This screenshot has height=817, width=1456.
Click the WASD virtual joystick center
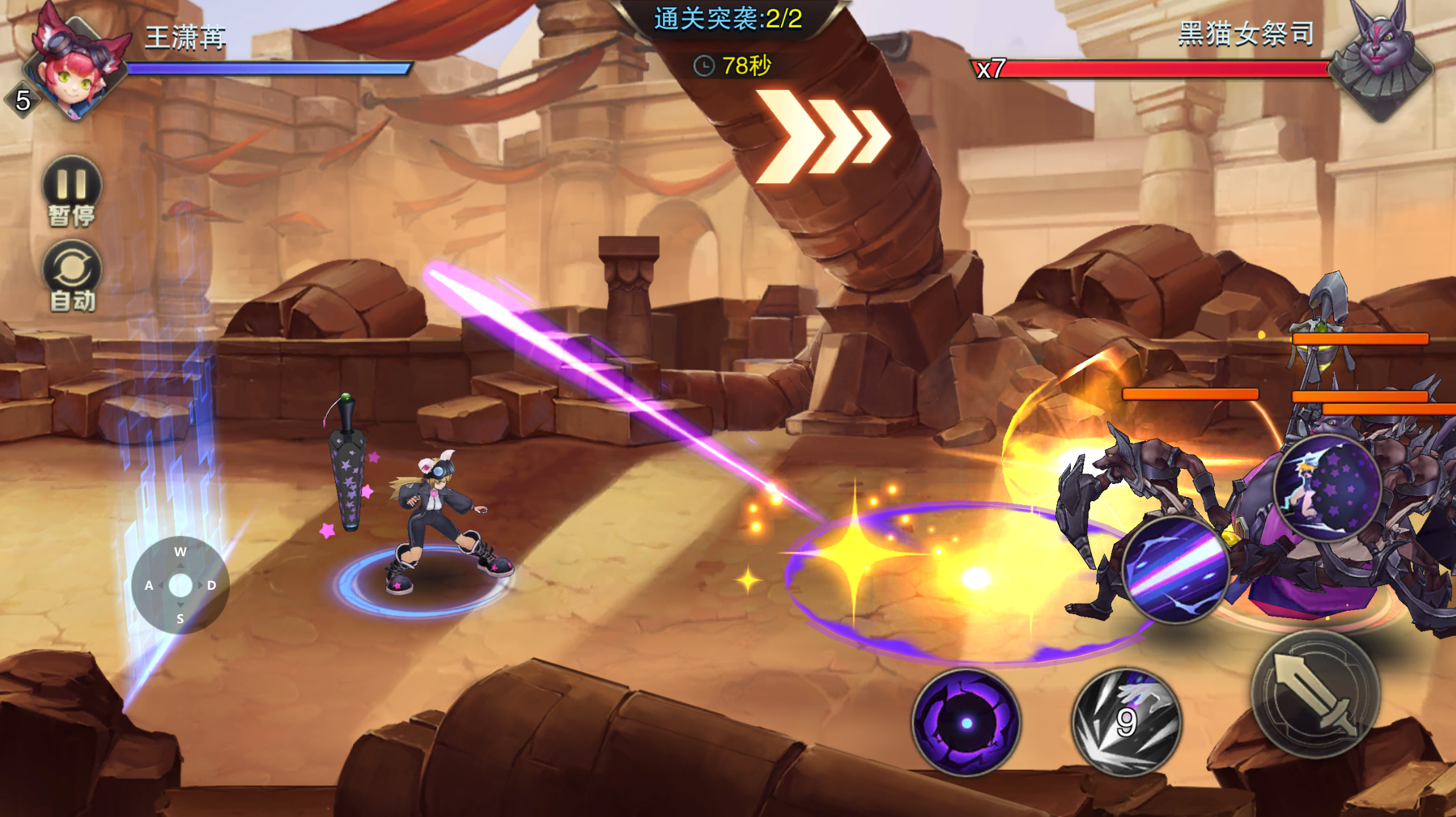click(180, 585)
